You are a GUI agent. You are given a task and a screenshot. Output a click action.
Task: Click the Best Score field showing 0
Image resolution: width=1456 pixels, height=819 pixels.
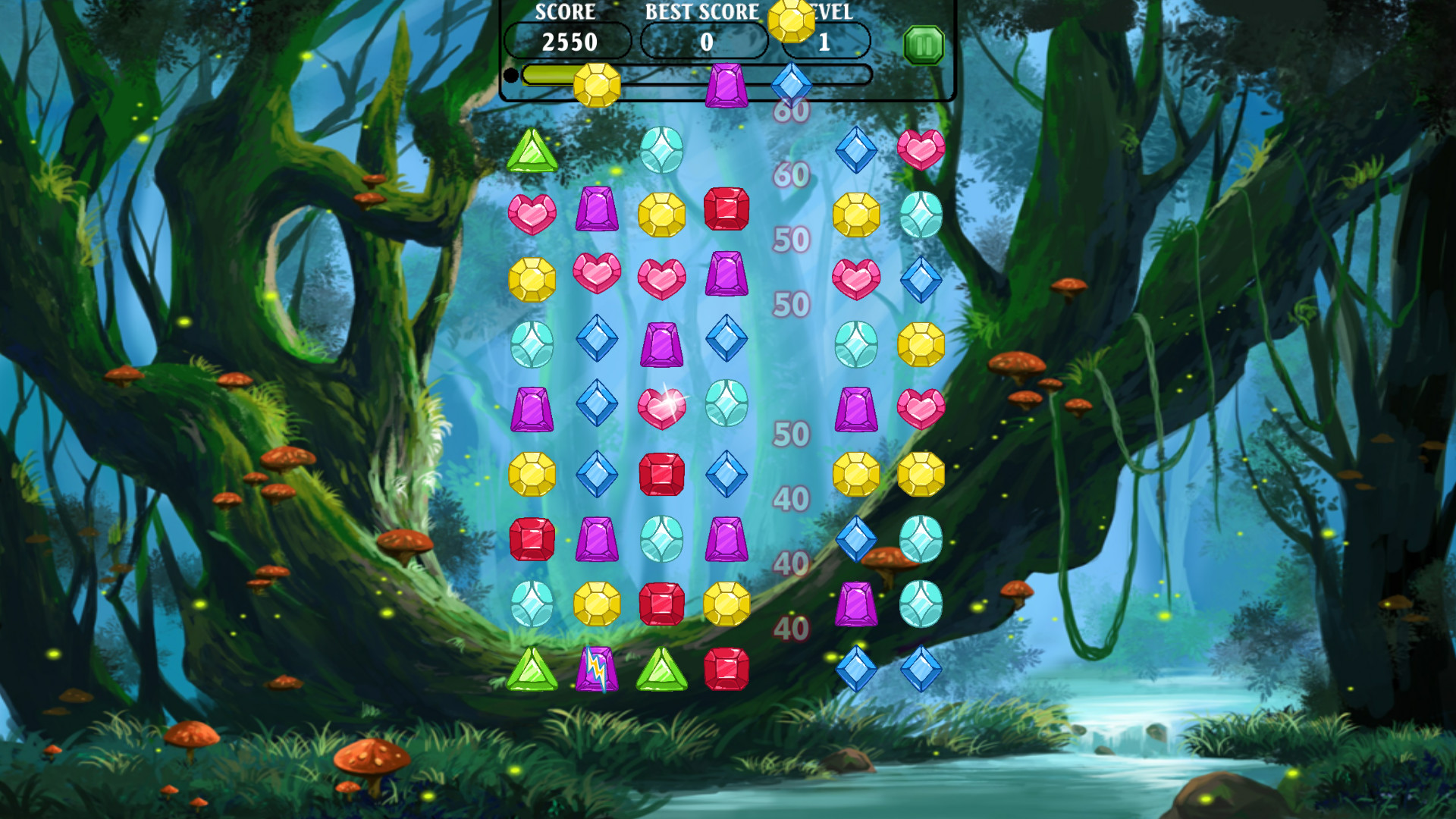tap(705, 42)
